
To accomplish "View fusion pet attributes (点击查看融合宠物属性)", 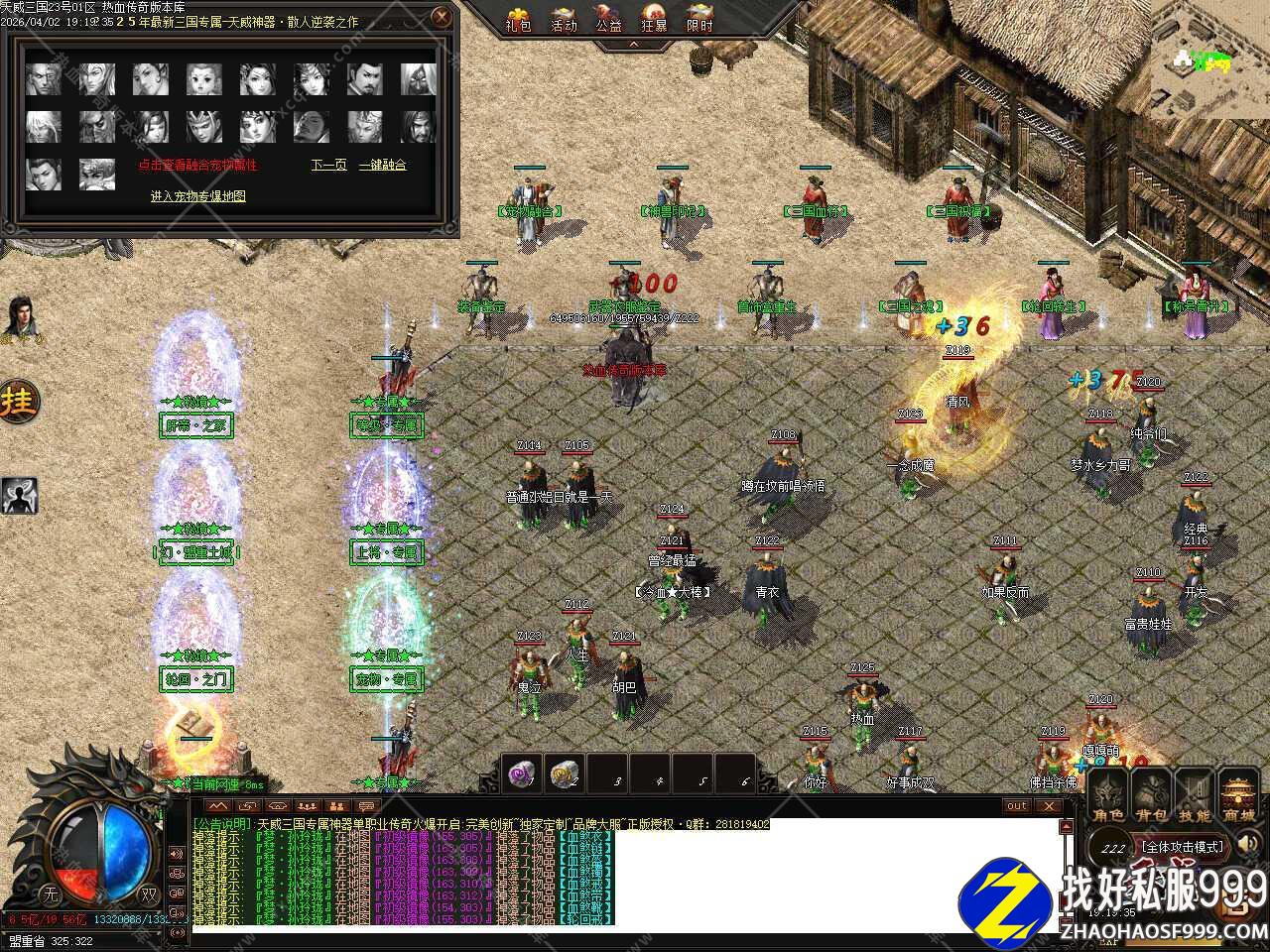I will [x=197, y=166].
